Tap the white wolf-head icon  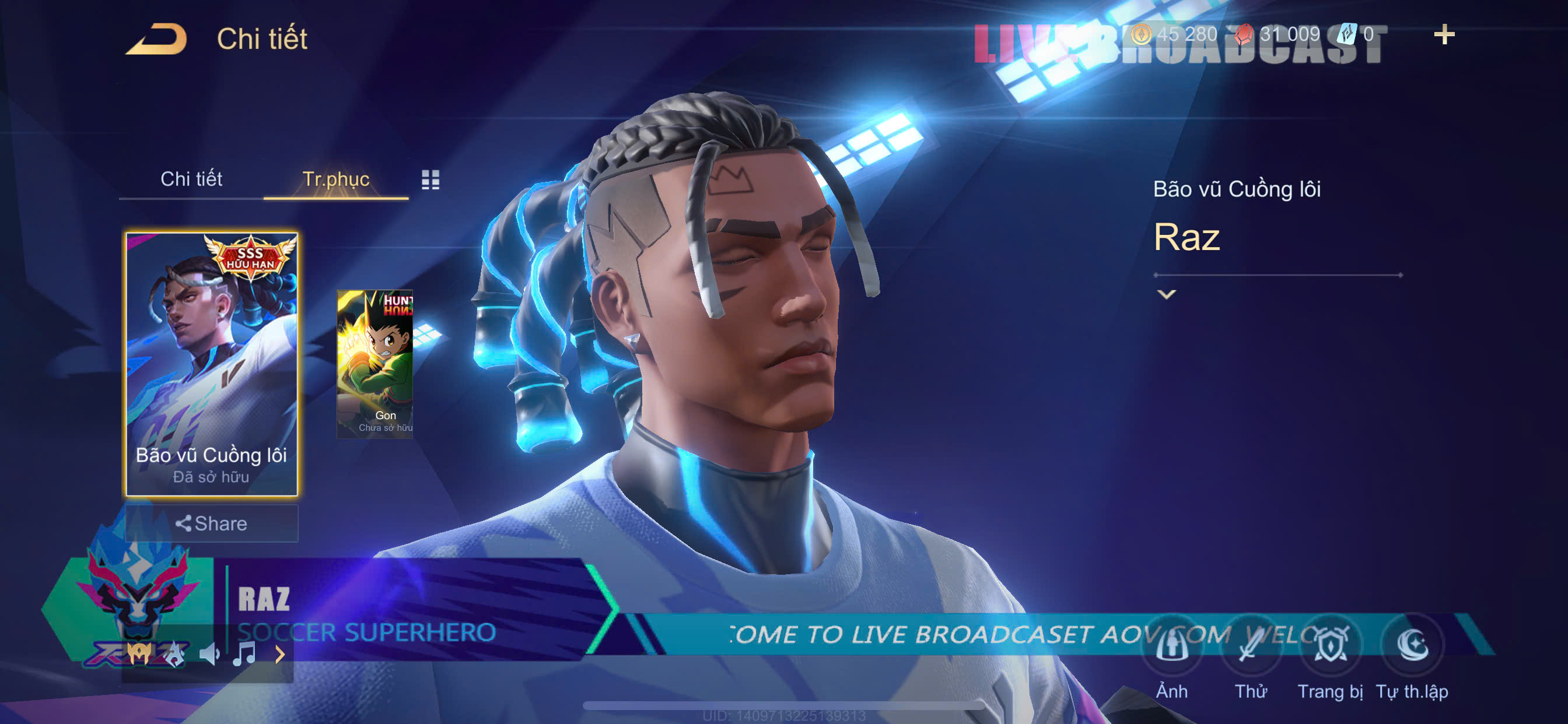pos(174,655)
